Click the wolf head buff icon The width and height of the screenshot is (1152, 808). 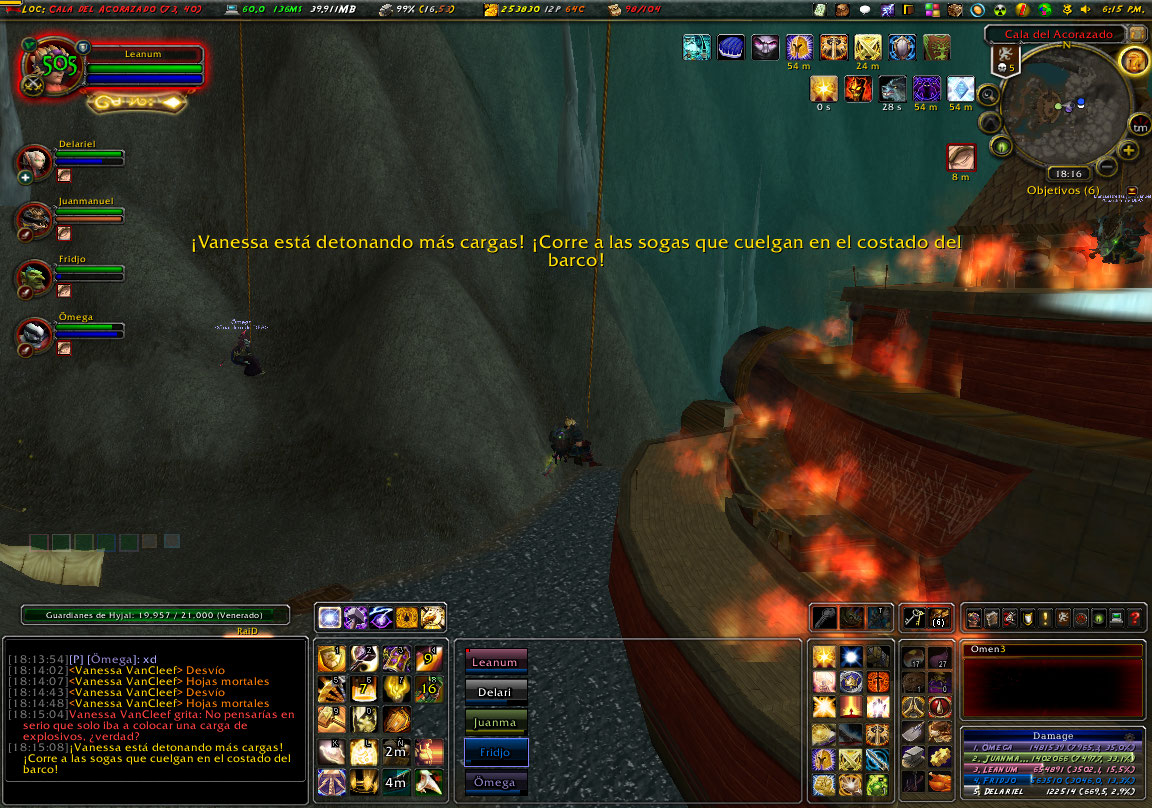click(x=892, y=89)
